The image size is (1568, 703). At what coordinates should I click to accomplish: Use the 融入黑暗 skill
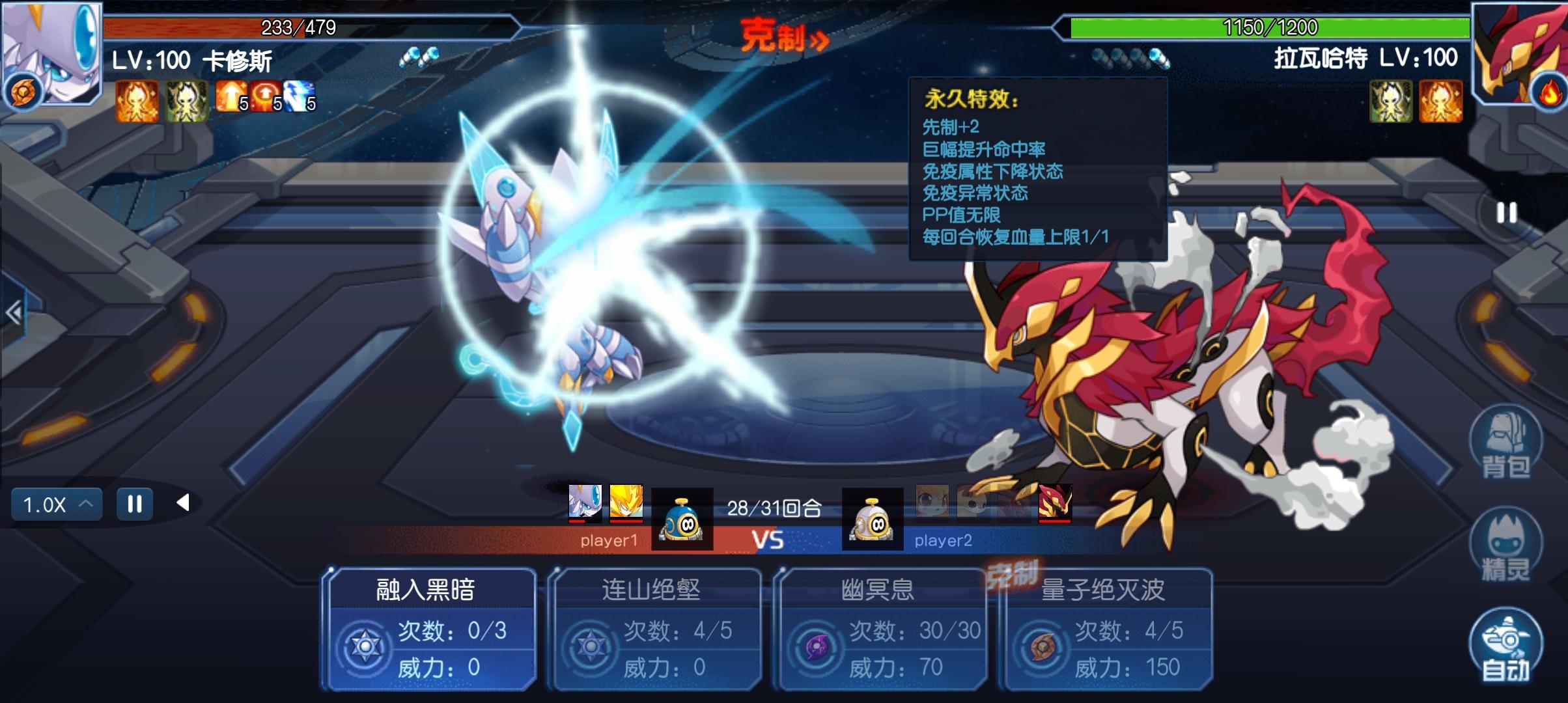[430, 628]
